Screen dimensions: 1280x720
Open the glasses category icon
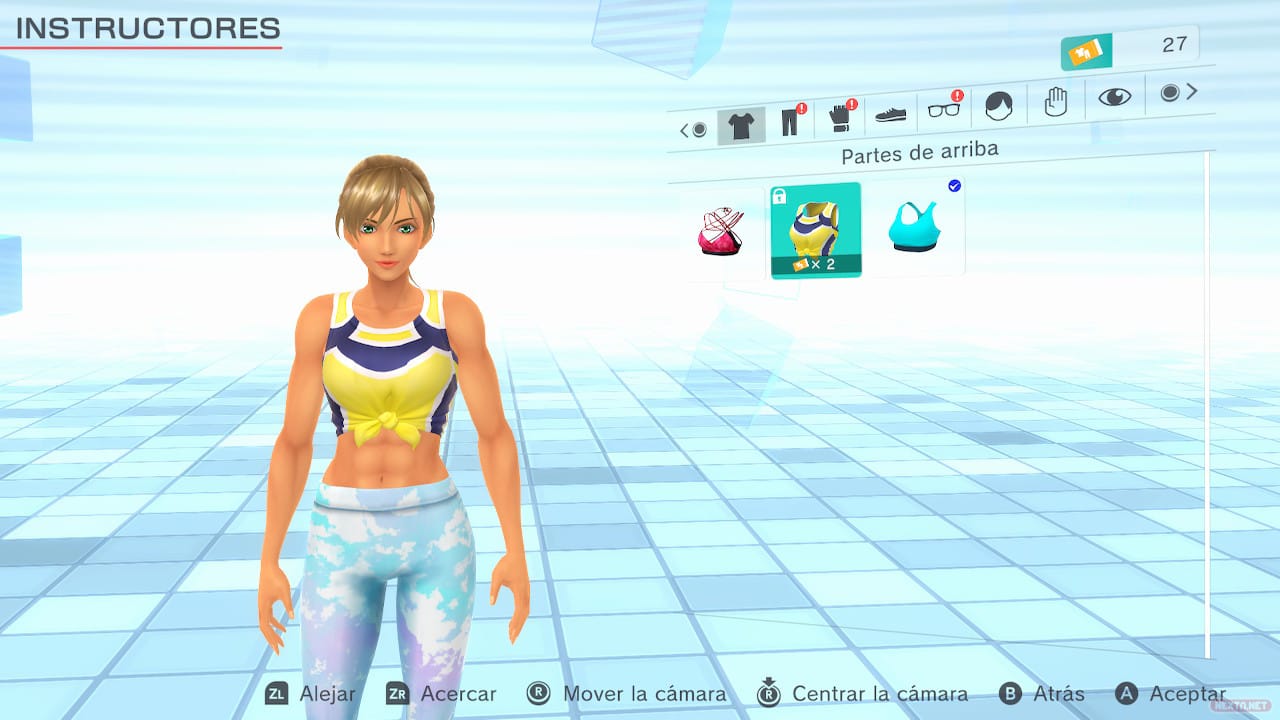(942, 112)
